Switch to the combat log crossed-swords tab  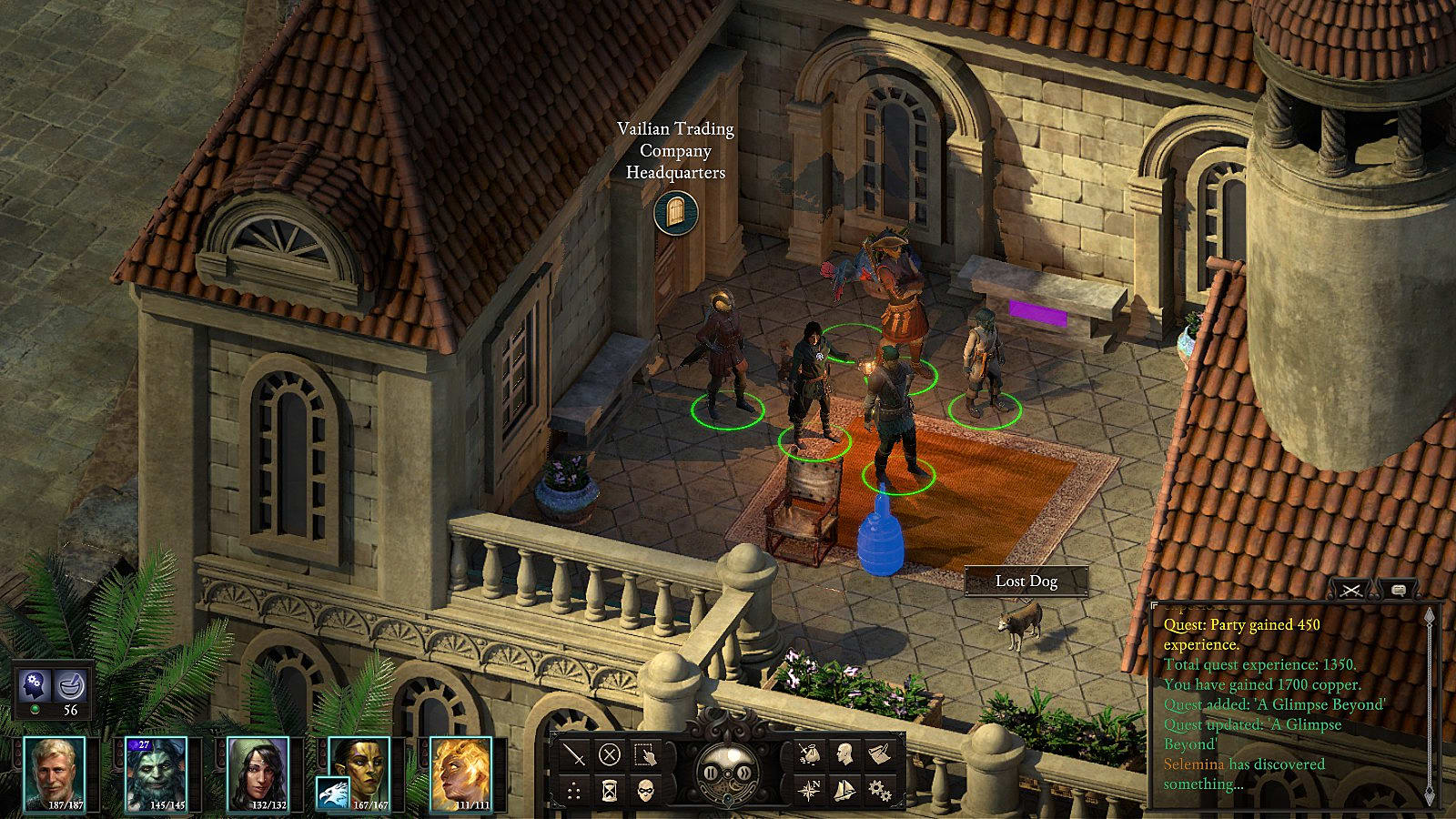(1351, 591)
